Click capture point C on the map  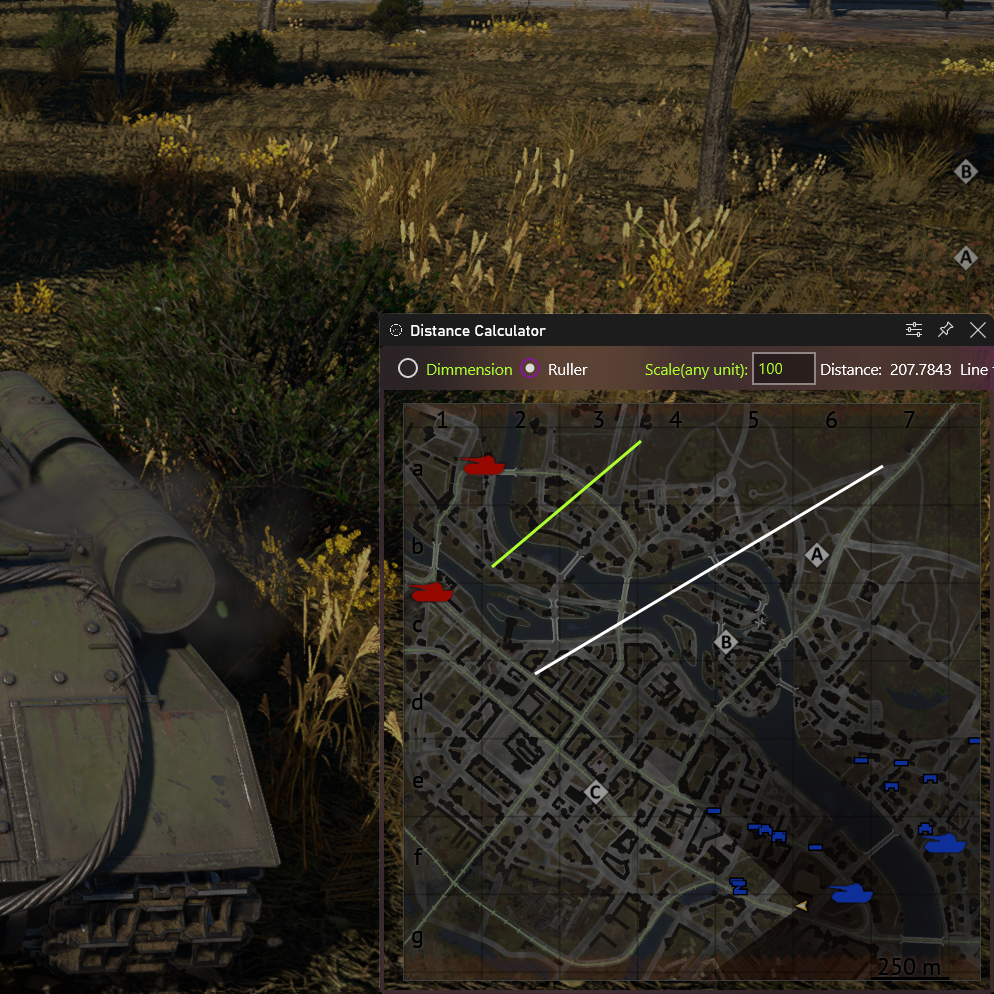596,793
